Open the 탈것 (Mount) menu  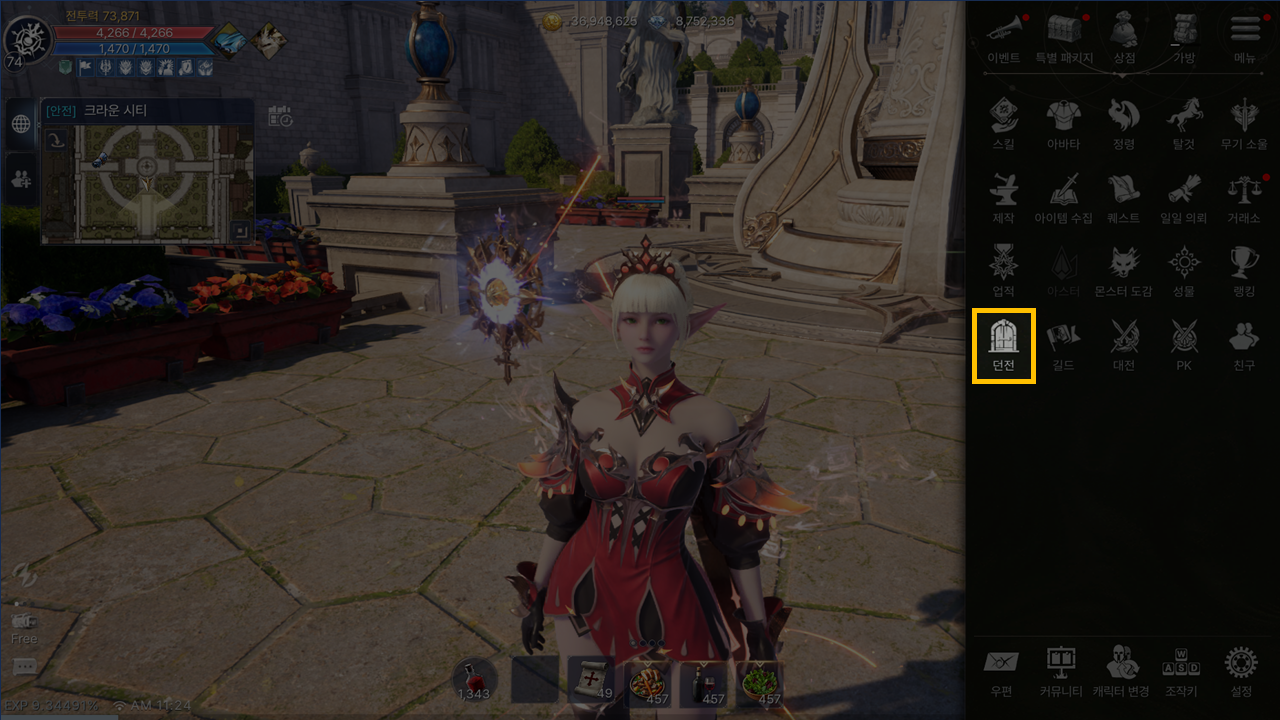(1185, 124)
